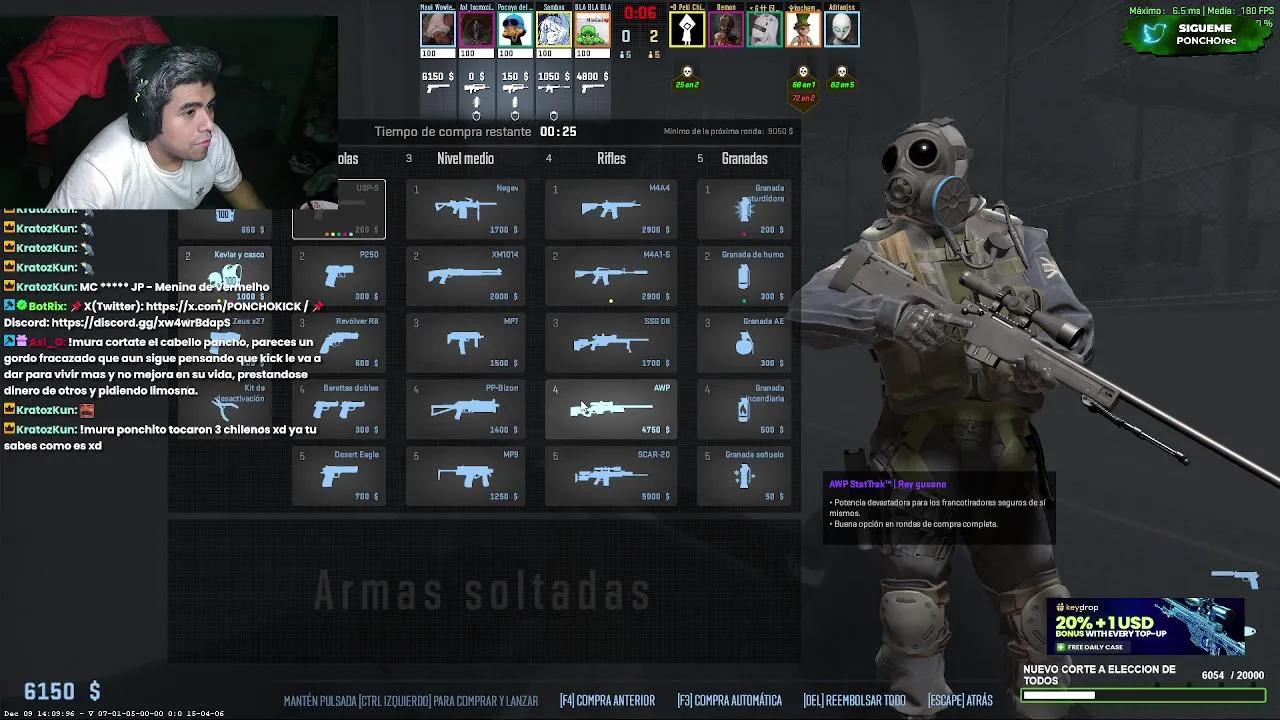Buy Kevlar y casco armor
The image size is (1280, 720).
[226, 274]
